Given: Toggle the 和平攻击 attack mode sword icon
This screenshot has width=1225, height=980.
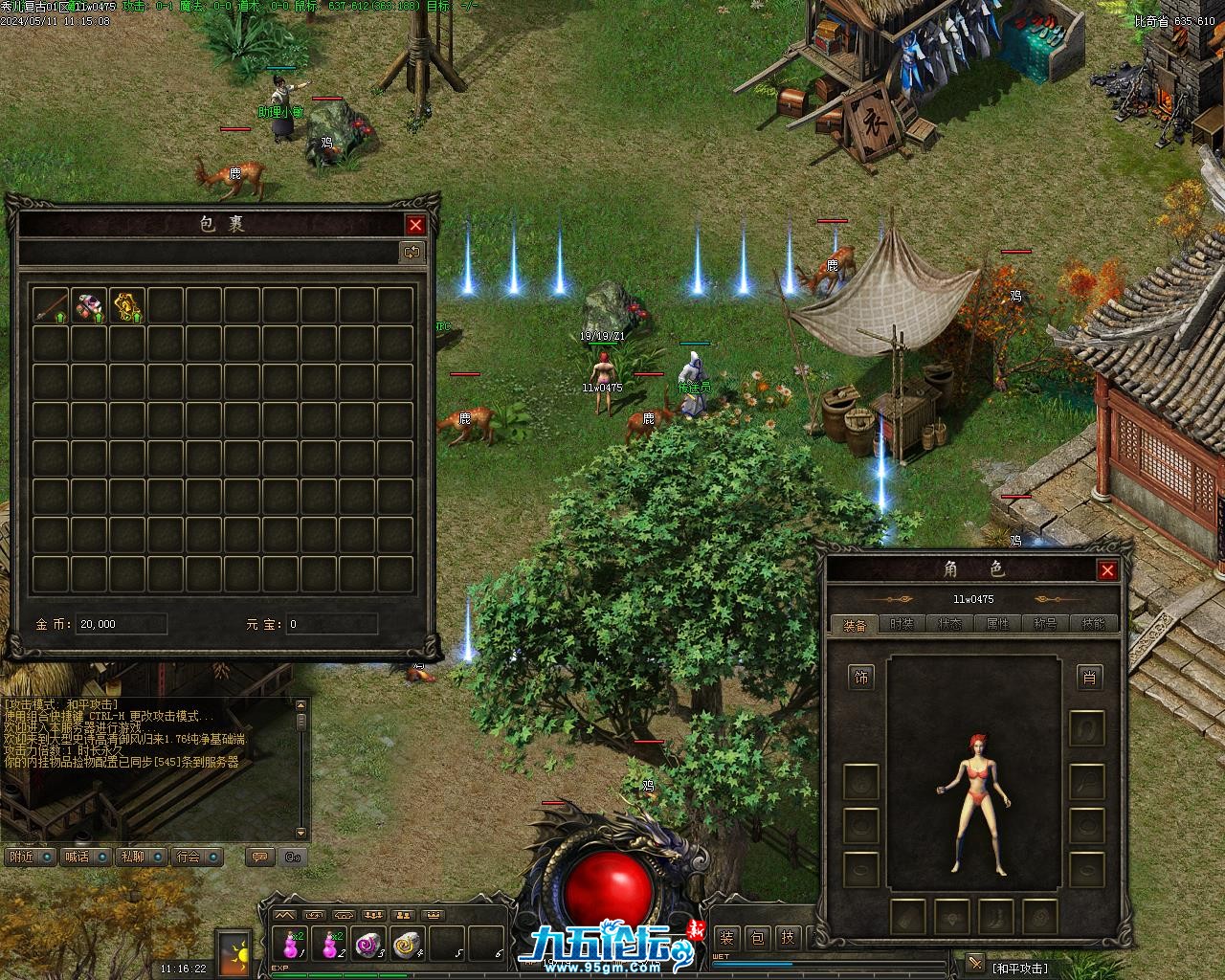Looking at the screenshot, I should point(974,963).
